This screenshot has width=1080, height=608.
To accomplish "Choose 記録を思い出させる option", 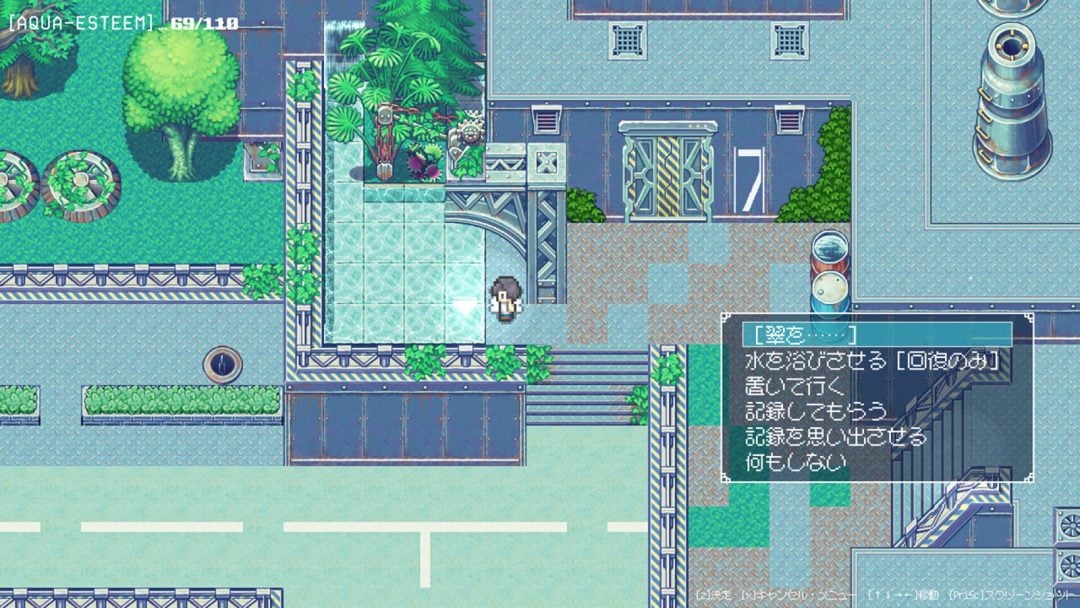I will point(836,437).
